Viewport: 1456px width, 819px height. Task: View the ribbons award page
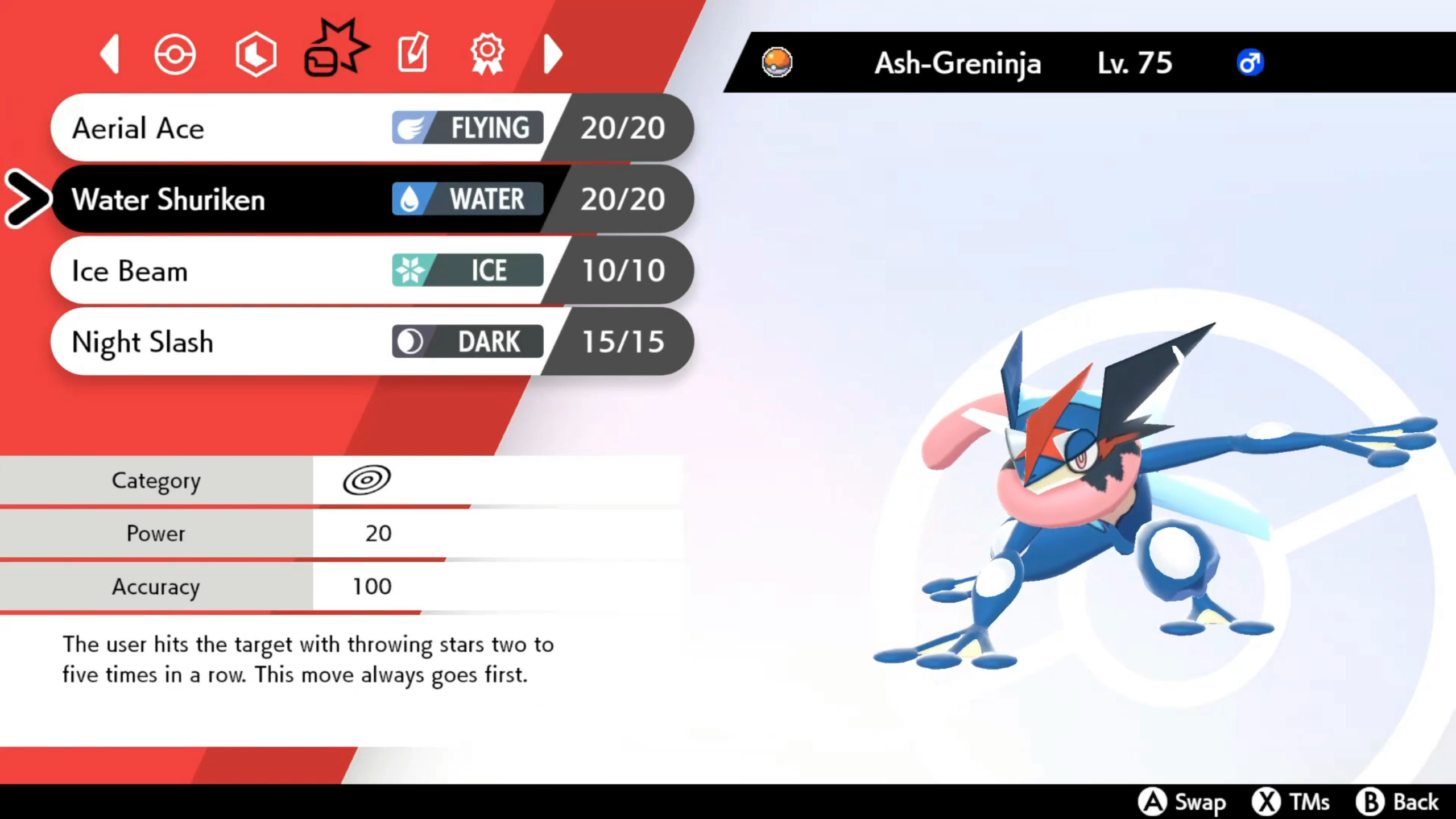[486, 53]
